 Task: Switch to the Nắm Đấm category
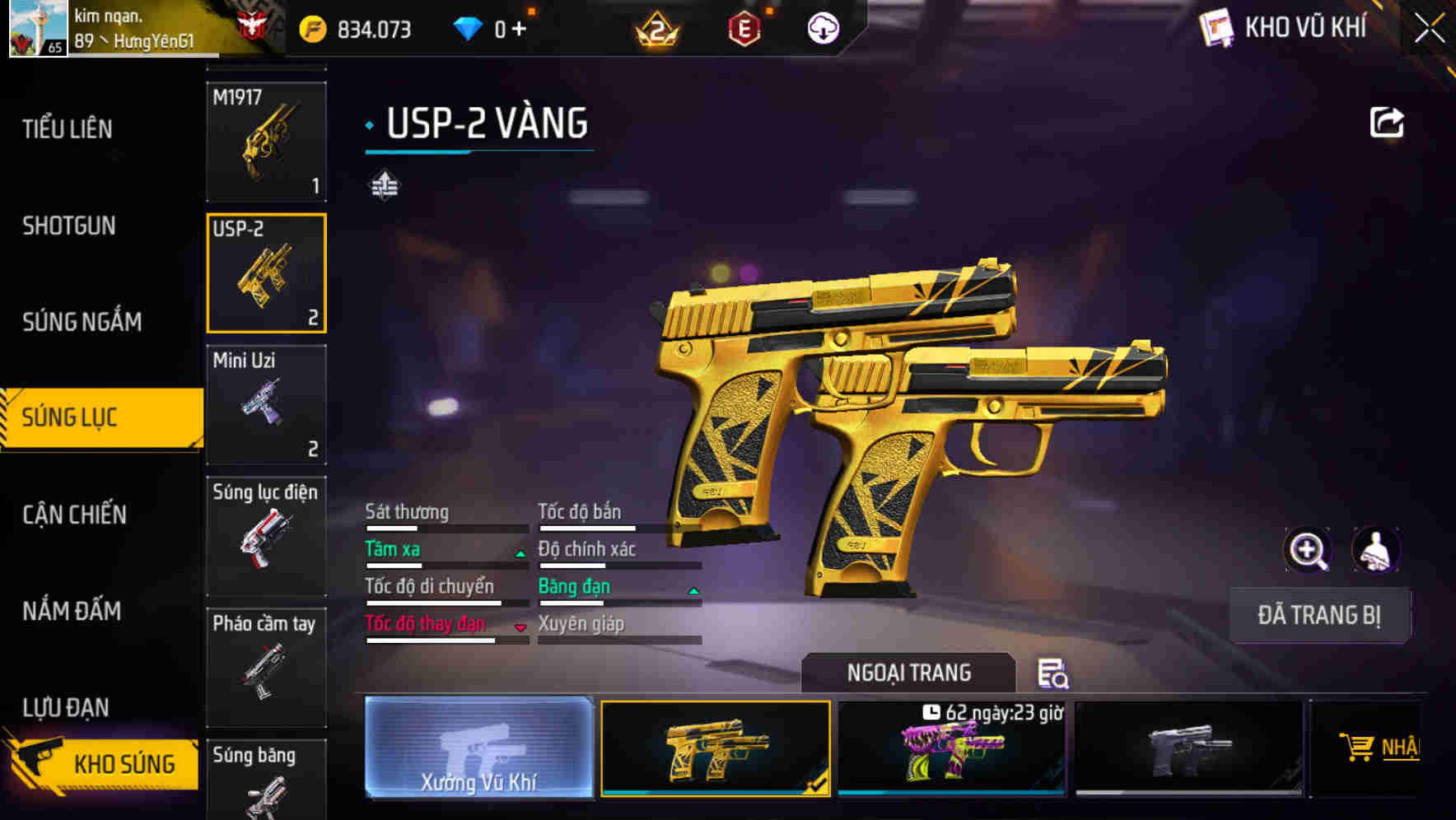pos(72,611)
